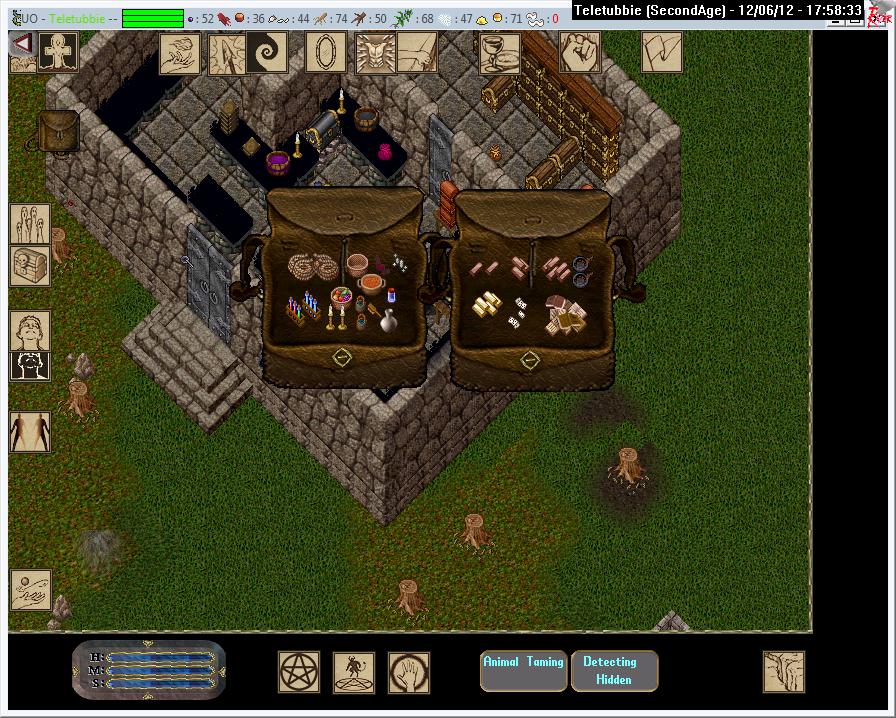896x718 pixels.
Task: Pick the gold ingots in right backpack
Action: pyautogui.click(x=489, y=304)
